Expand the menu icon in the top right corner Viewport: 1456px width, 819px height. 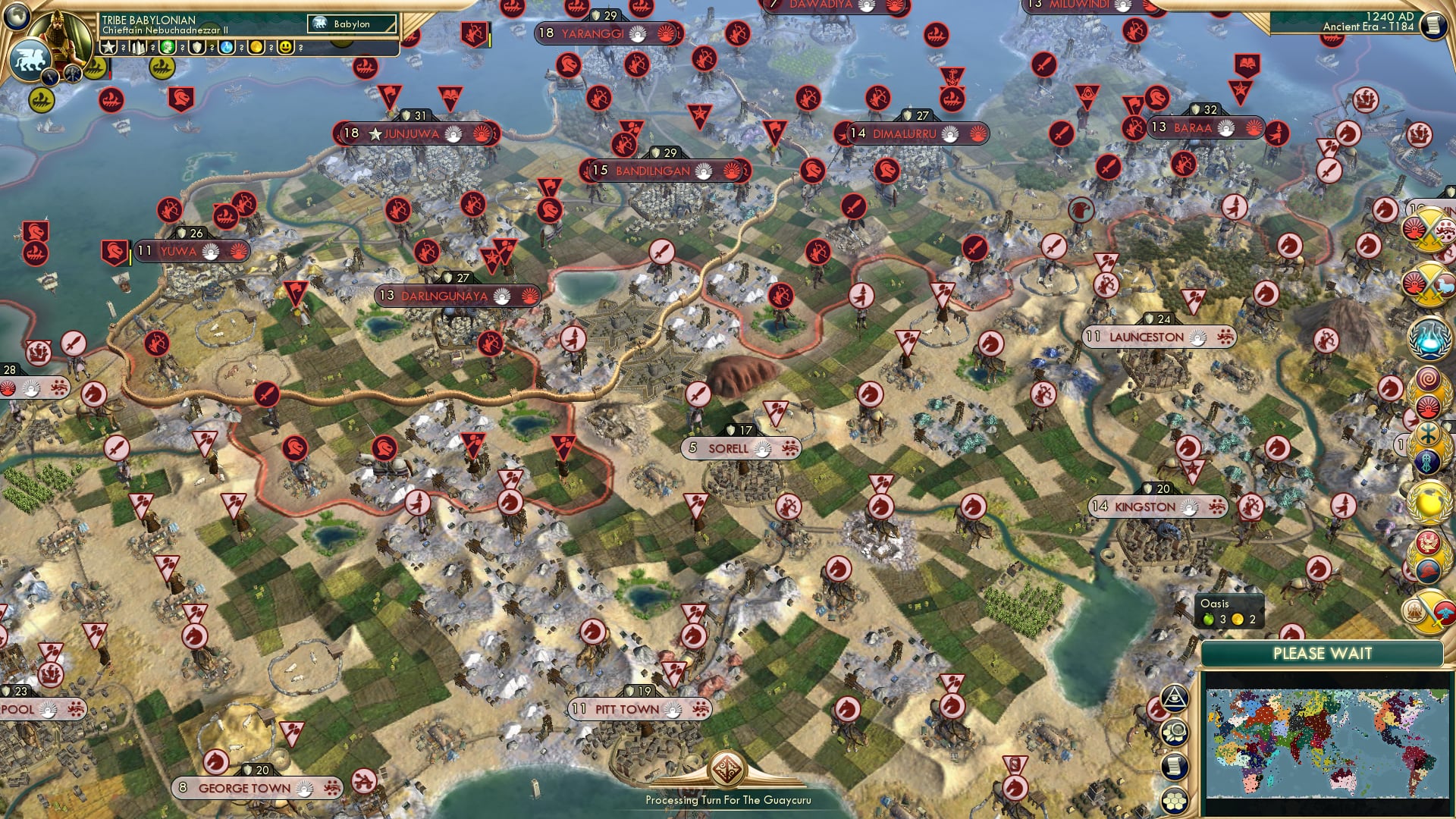tap(1436, 27)
